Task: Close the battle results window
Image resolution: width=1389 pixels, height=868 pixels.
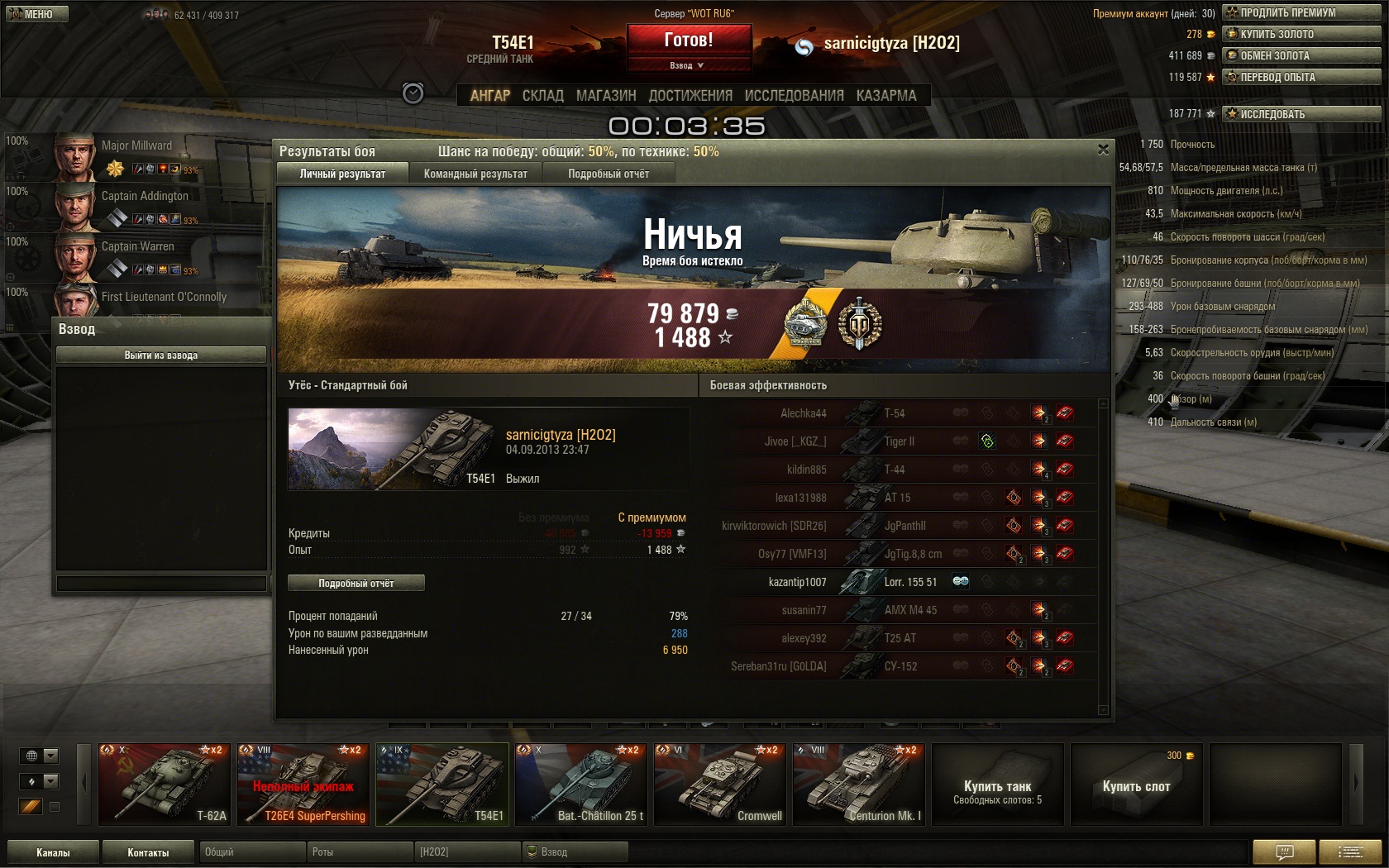Action: tap(1103, 150)
